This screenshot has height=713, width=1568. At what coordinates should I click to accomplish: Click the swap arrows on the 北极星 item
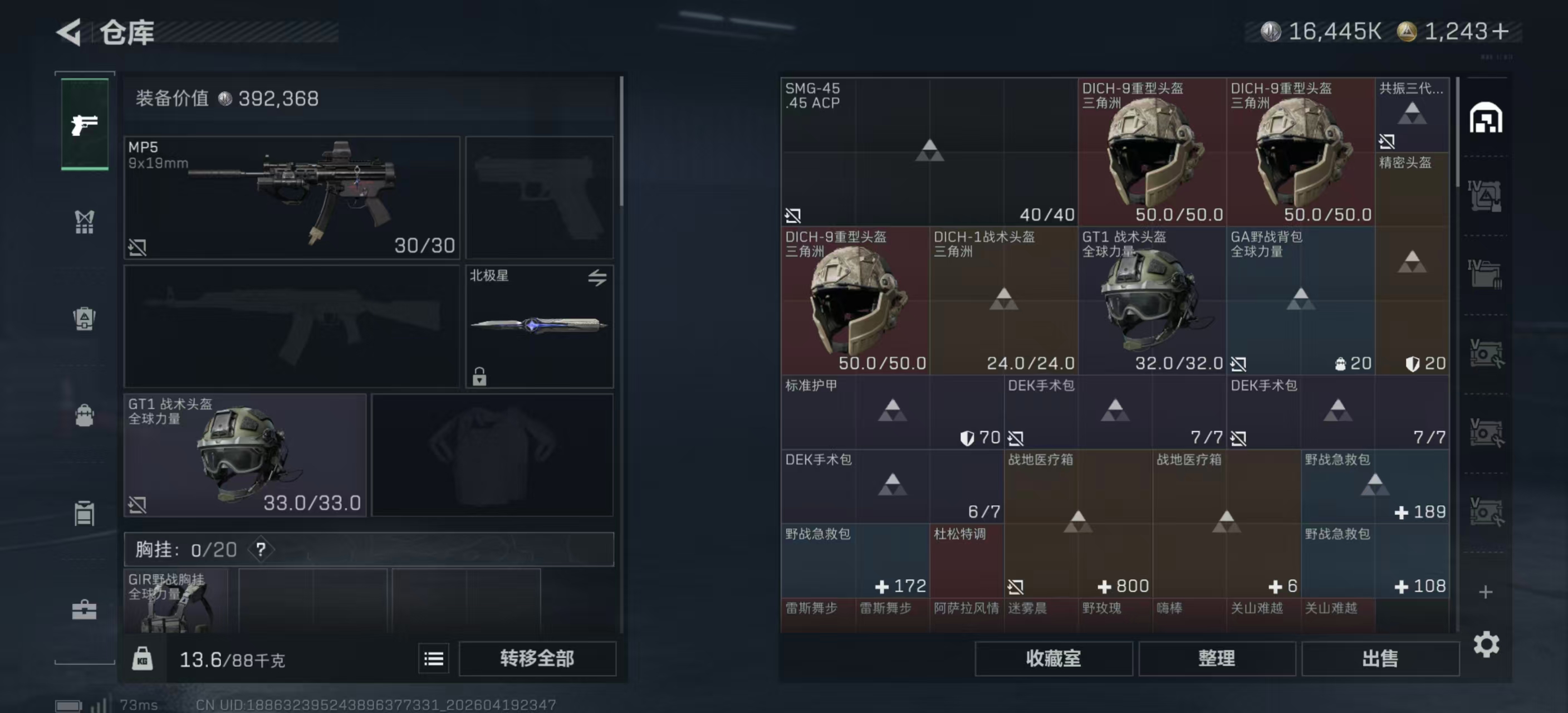tap(597, 277)
